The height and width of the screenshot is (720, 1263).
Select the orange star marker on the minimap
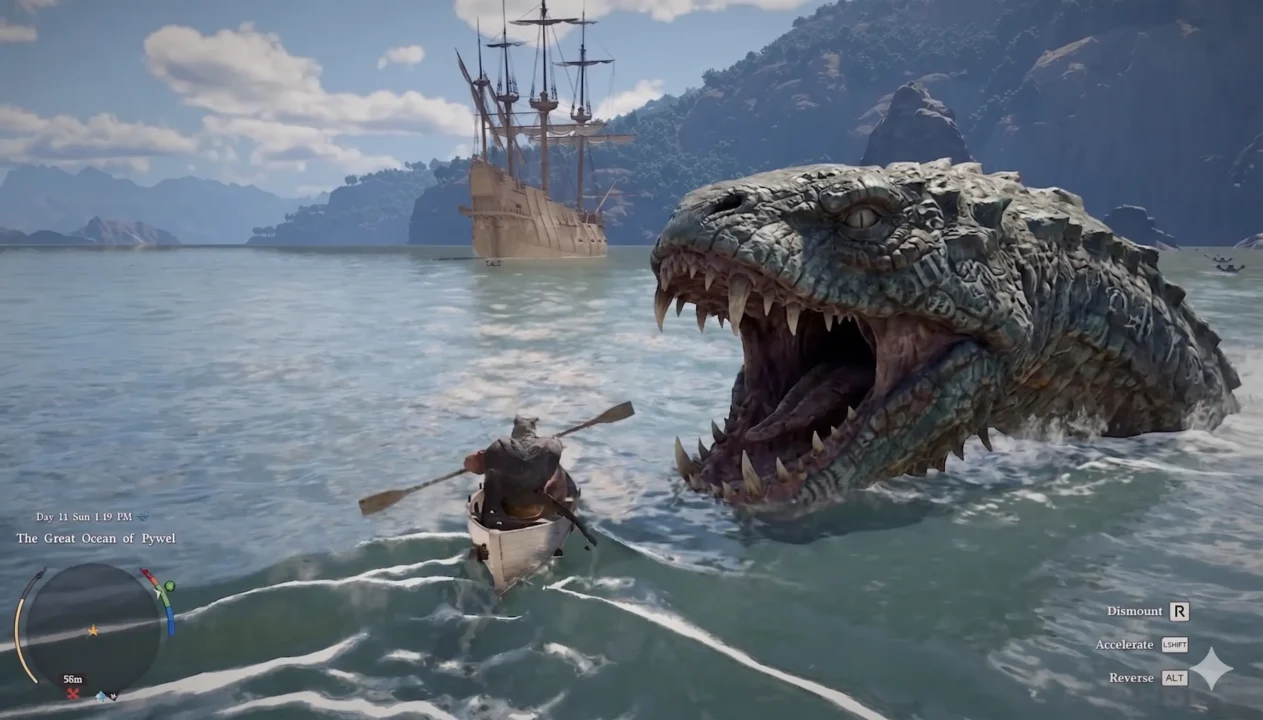pos(93,631)
